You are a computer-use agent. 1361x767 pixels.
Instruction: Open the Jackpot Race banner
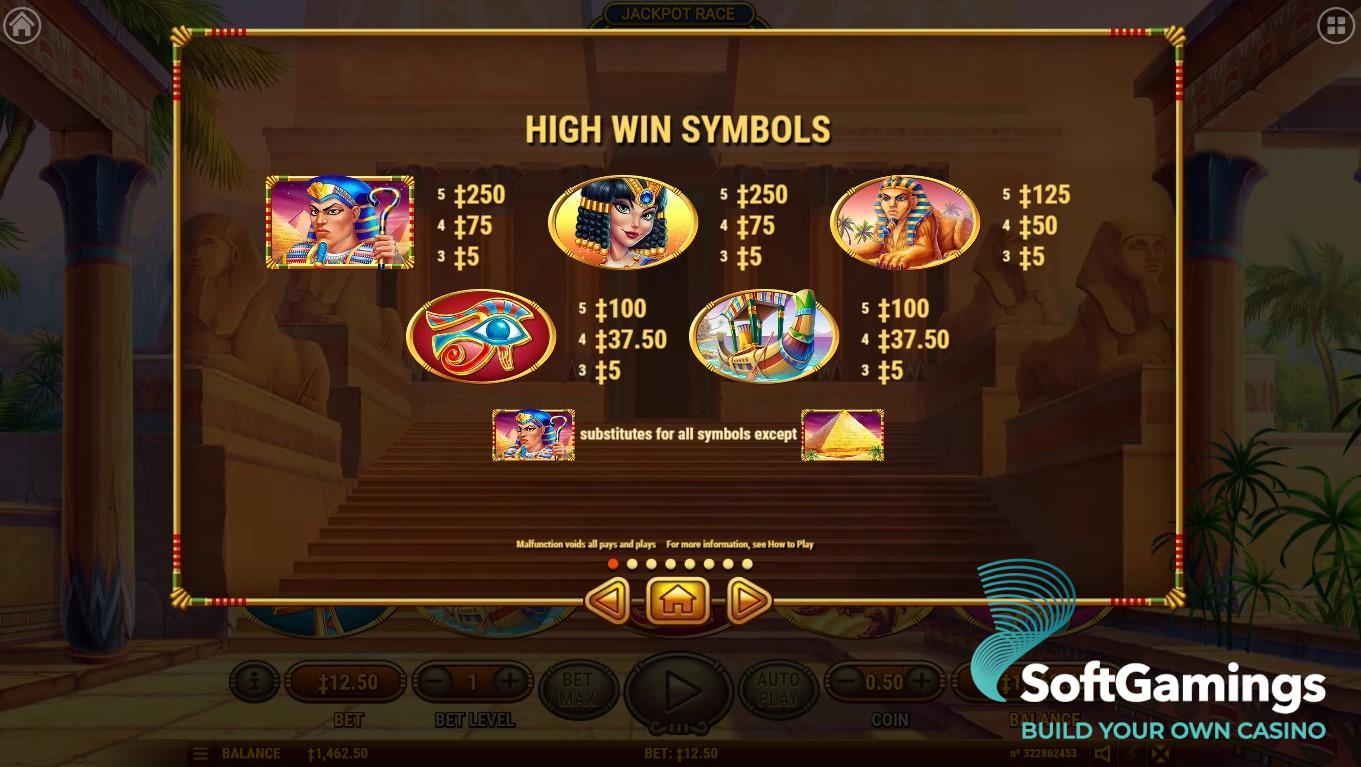click(x=678, y=14)
